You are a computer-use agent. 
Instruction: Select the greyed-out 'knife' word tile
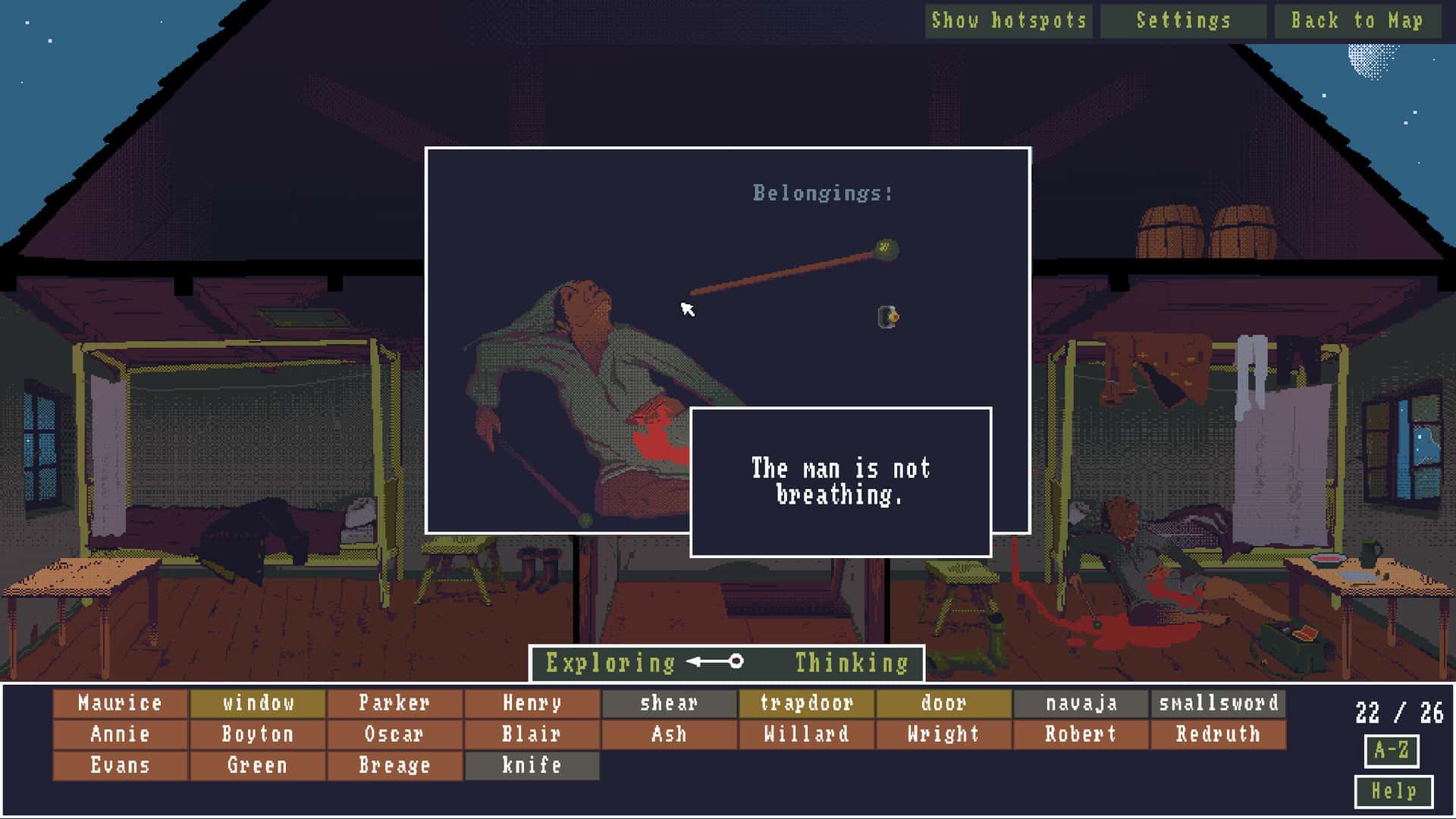pyautogui.click(x=532, y=765)
